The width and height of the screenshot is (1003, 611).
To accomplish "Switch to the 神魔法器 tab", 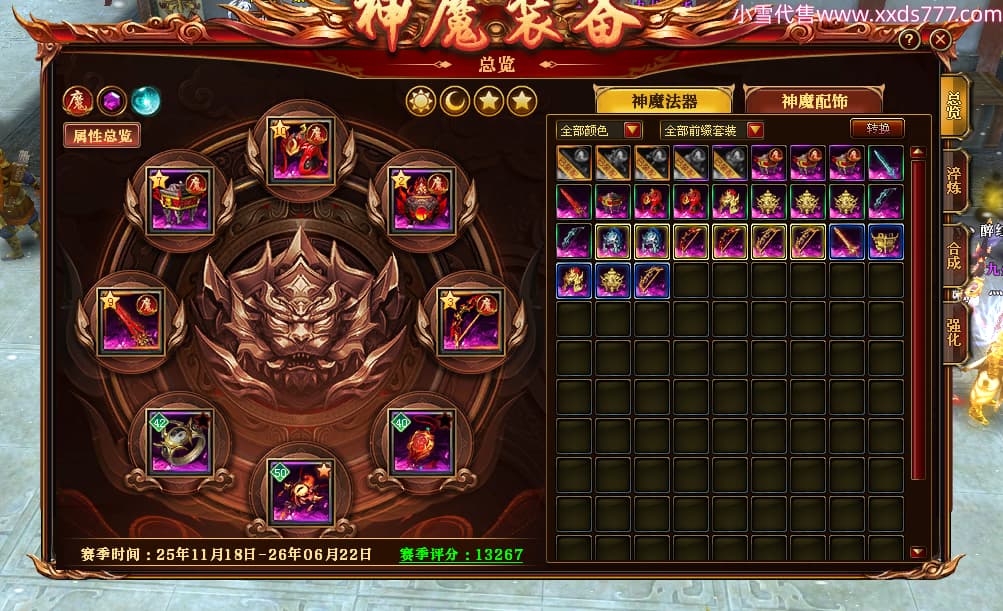I will (664, 101).
